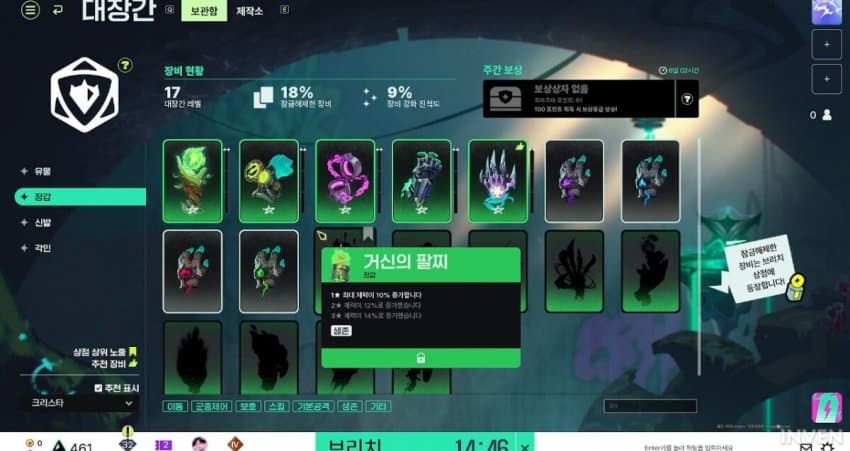Open the 크리스타 character dropdown

[x=80, y=402]
